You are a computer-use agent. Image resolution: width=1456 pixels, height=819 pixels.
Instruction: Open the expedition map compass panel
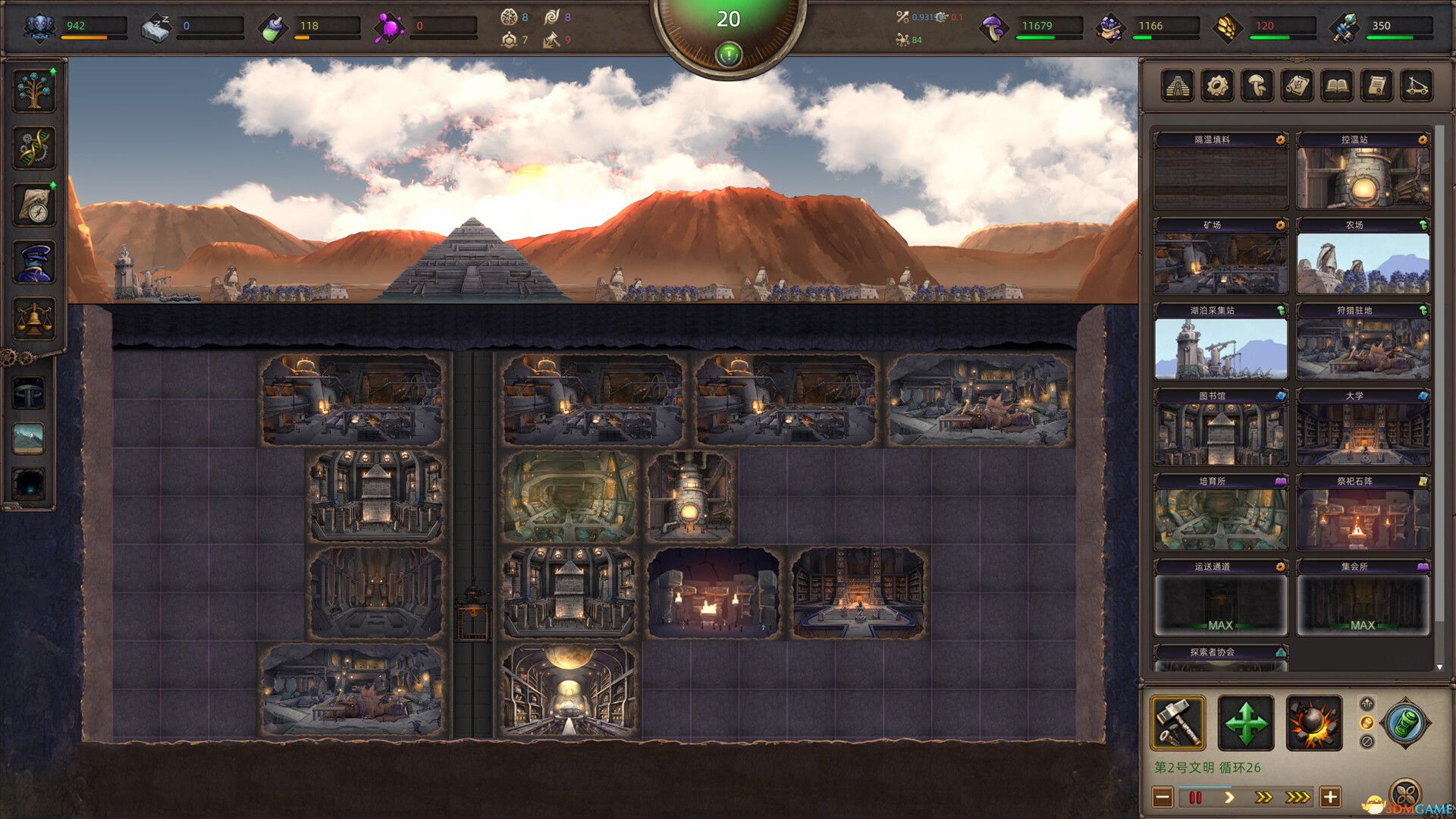pos(33,205)
